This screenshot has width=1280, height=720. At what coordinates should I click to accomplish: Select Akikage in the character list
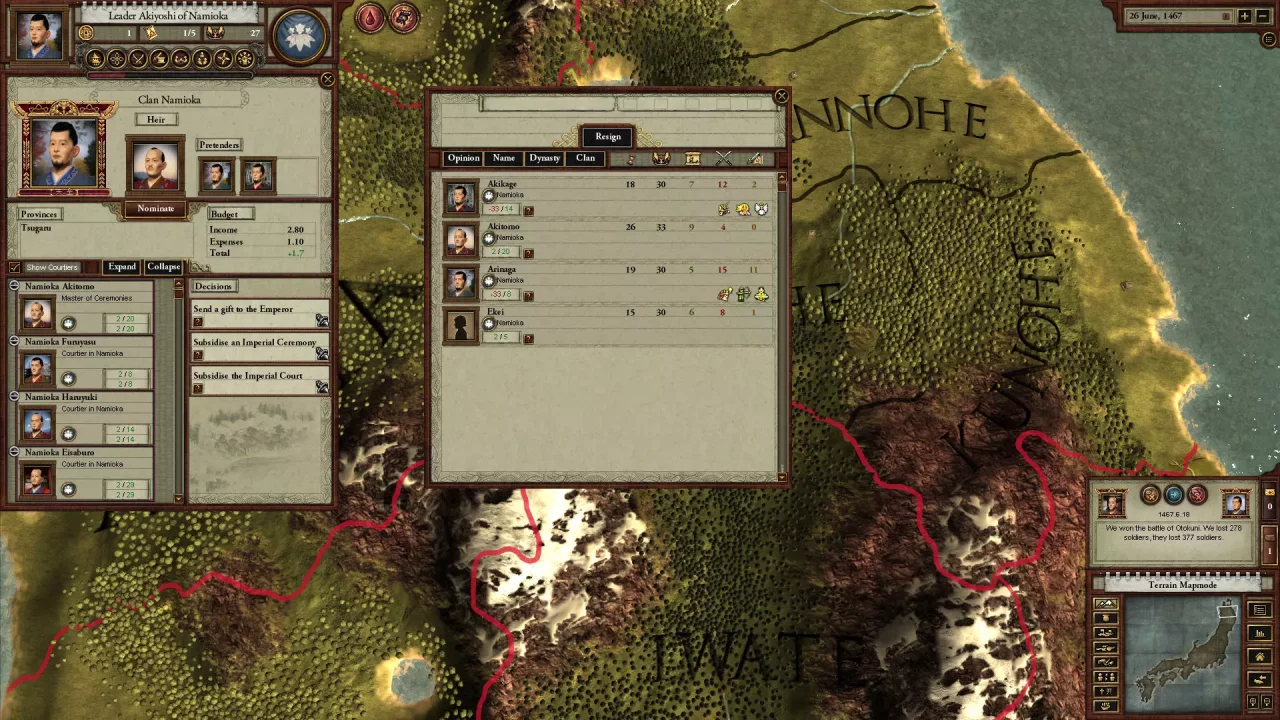pyautogui.click(x=502, y=185)
